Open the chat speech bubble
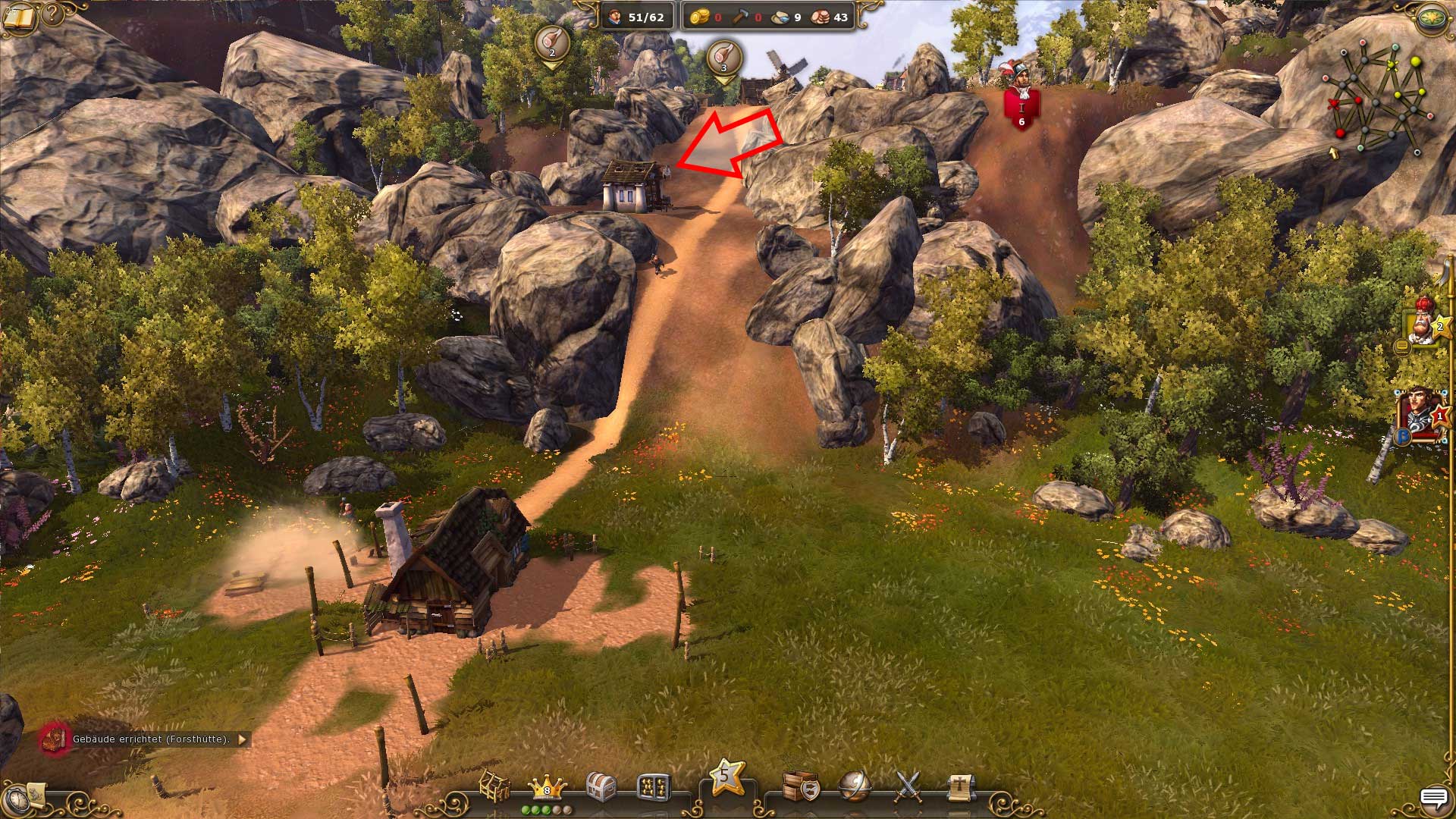This screenshot has width=1456, height=819. click(x=1432, y=799)
